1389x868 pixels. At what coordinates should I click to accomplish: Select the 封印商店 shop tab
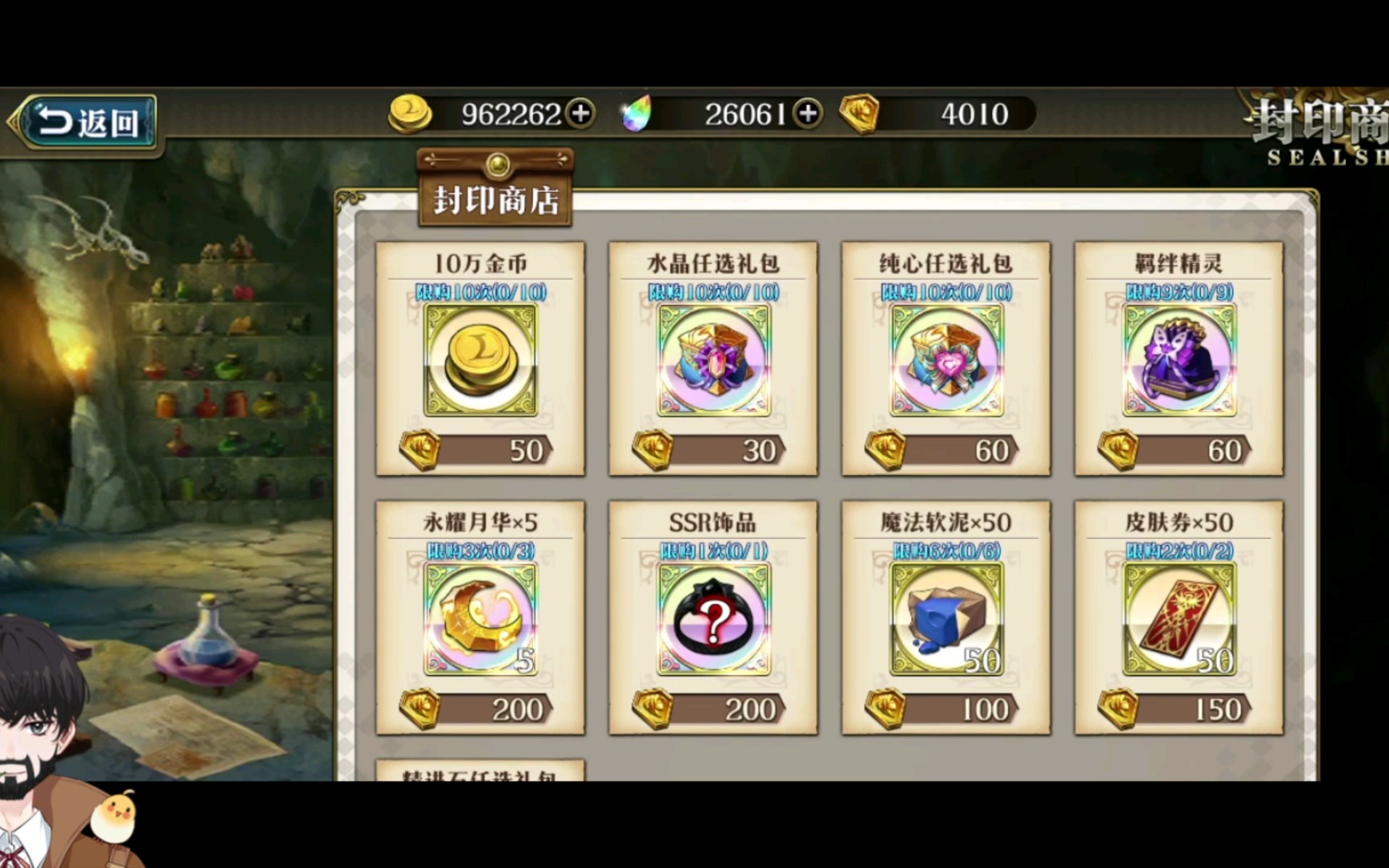[496, 198]
